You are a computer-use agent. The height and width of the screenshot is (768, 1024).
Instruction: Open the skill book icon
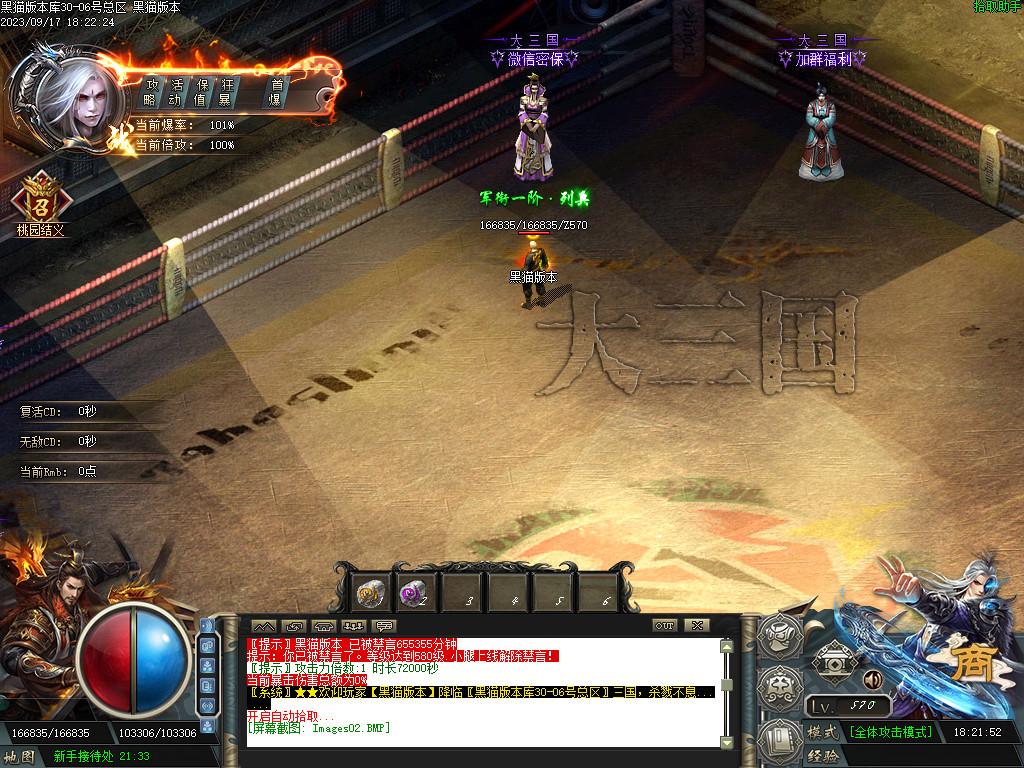pyautogui.click(x=781, y=737)
